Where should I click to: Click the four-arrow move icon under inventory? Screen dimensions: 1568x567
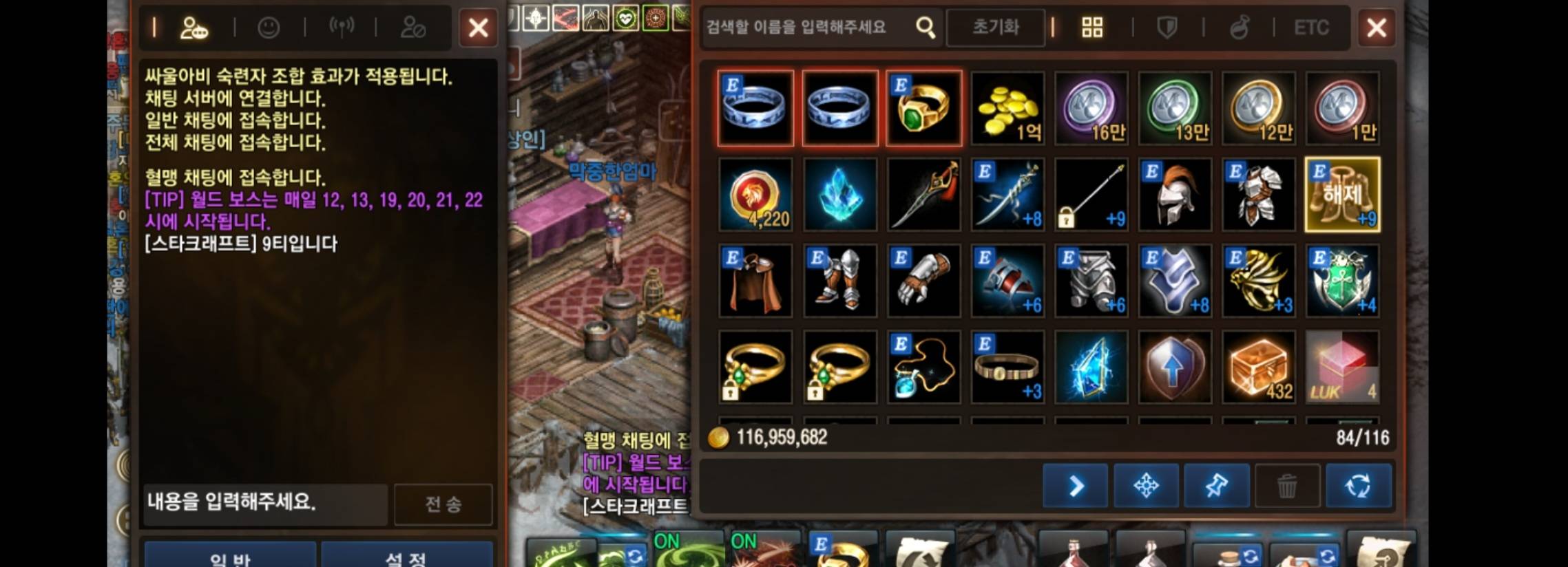click(x=1146, y=486)
